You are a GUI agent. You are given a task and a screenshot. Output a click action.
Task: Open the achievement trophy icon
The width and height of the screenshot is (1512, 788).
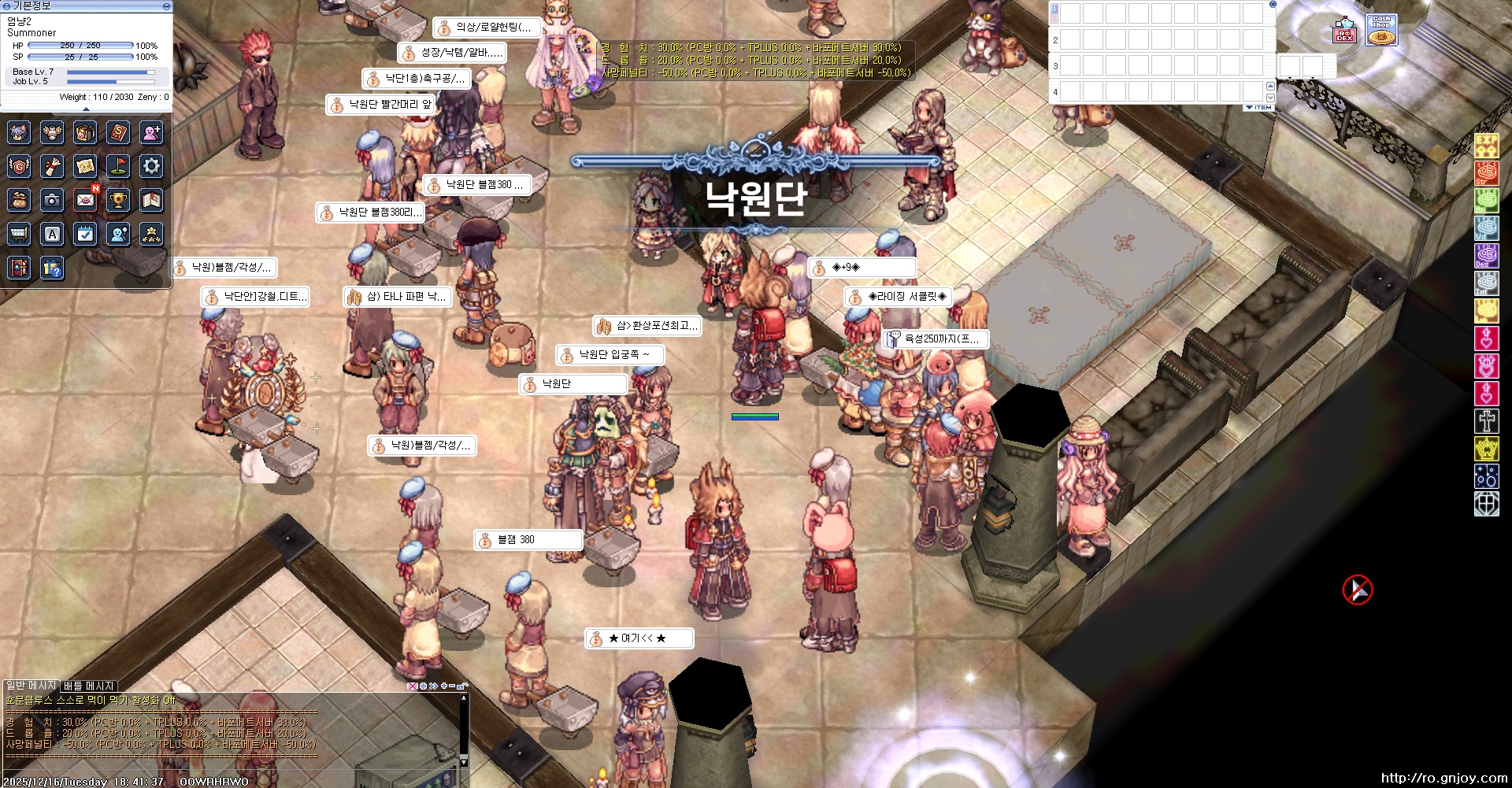coord(118,200)
